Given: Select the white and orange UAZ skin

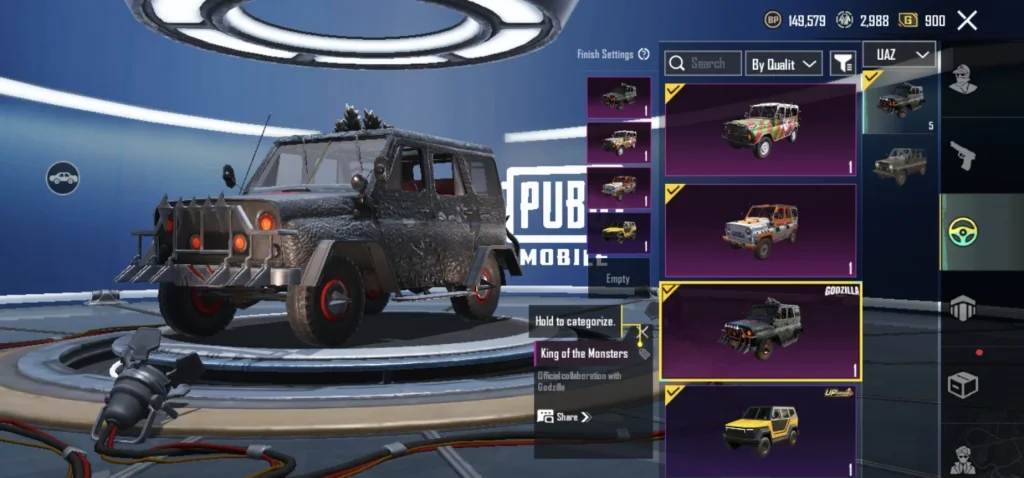Looking at the screenshot, I should 760,230.
